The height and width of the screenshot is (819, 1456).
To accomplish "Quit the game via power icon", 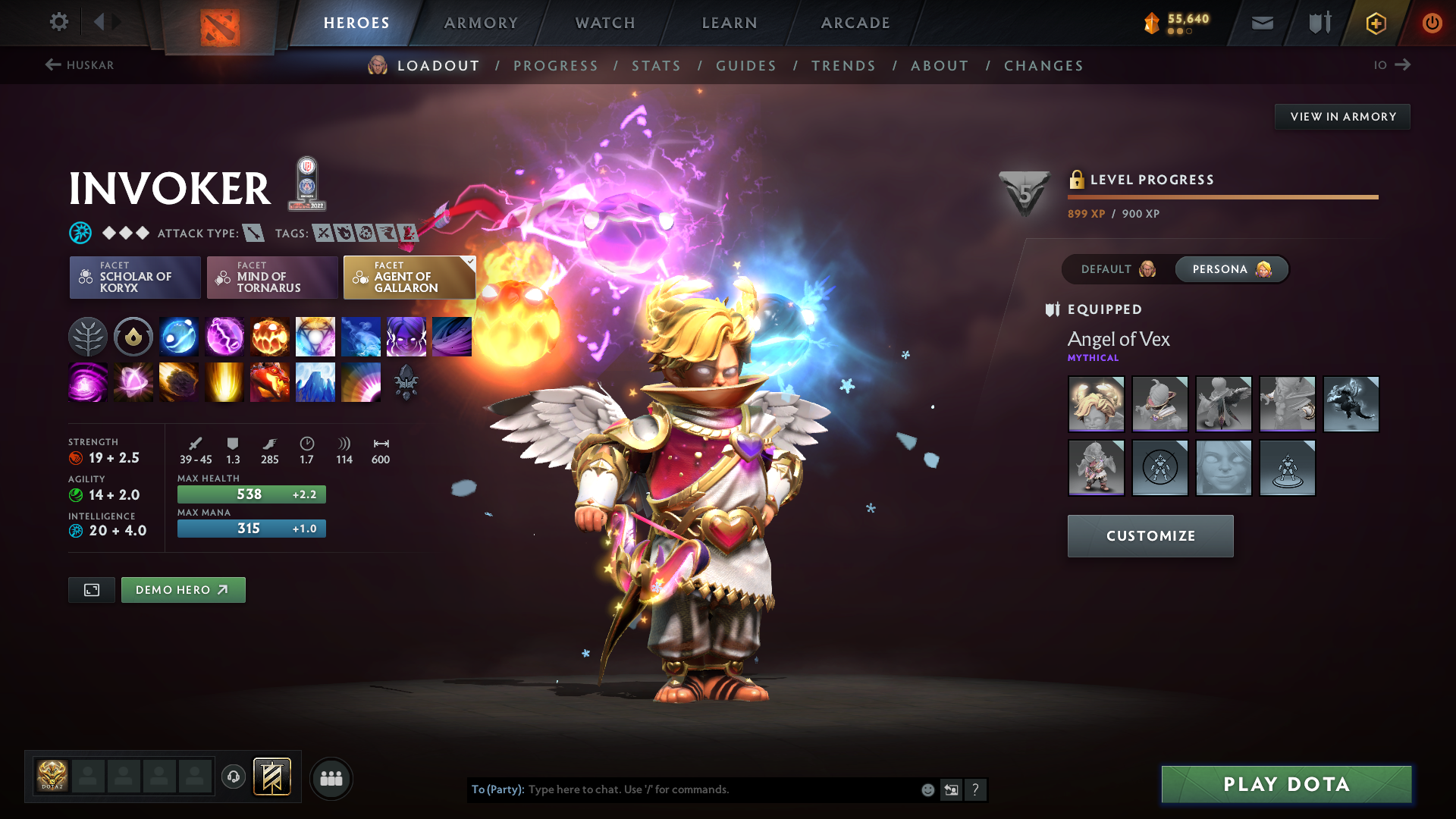I will click(x=1432, y=23).
